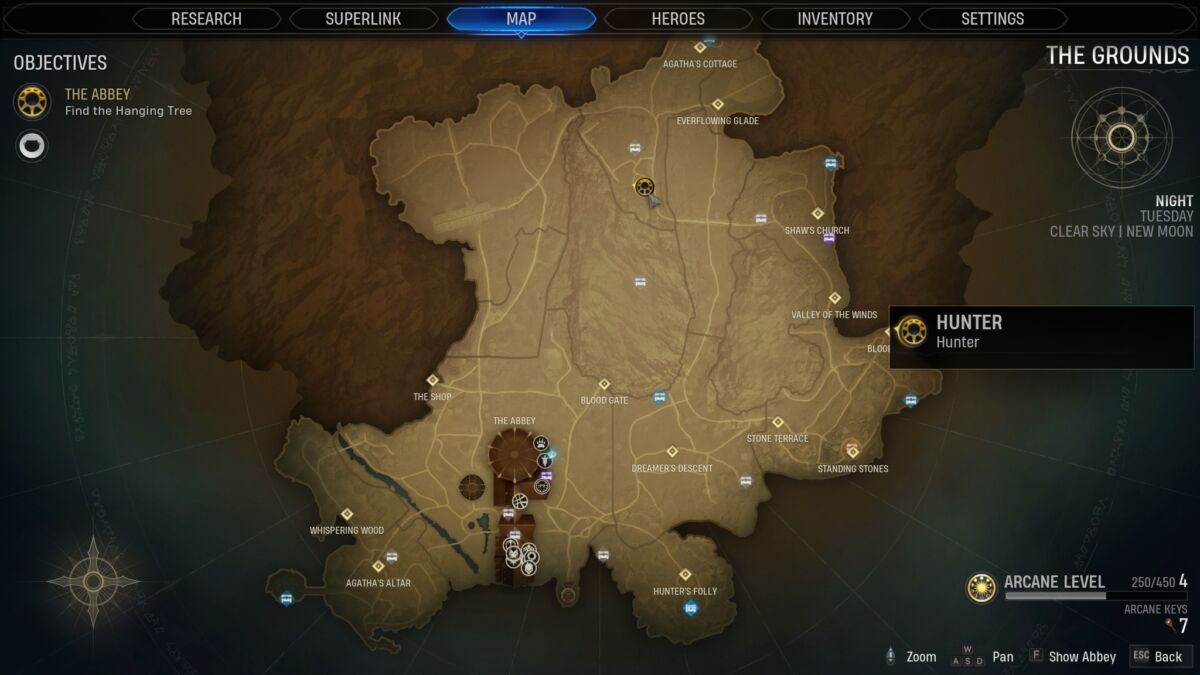Select the Stone Terrace marker
The image size is (1200, 675).
click(x=777, y=422)
